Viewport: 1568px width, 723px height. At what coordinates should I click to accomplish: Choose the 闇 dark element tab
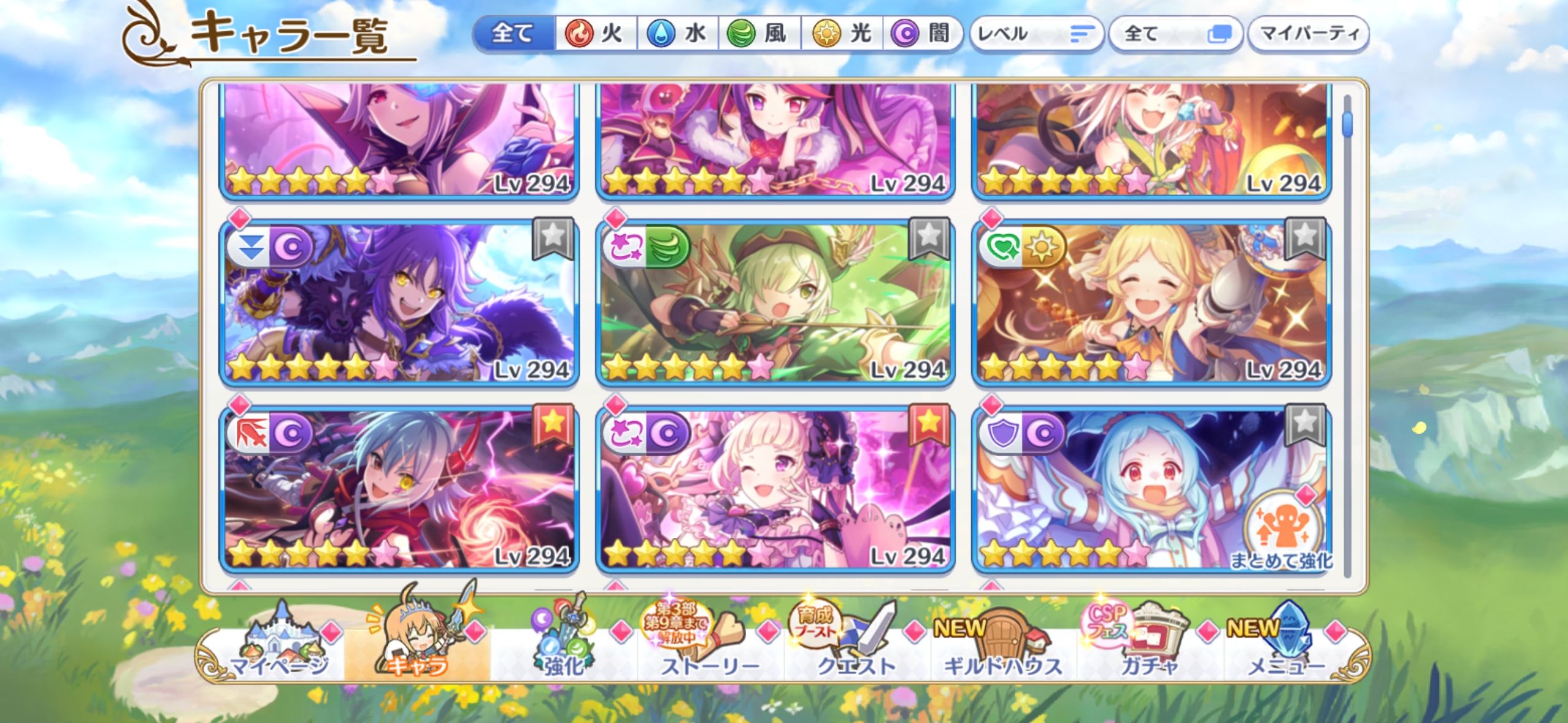click(x=922, y=33)
